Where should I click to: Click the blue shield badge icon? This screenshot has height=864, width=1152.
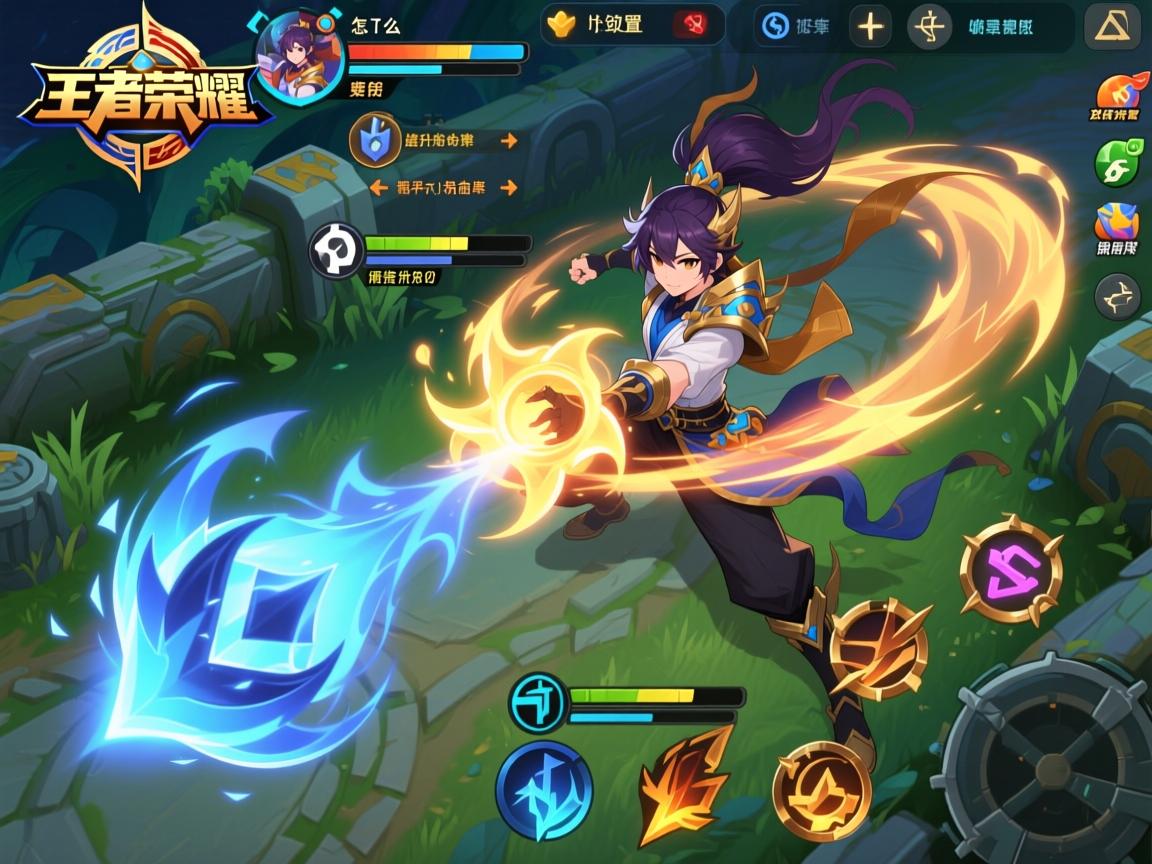point(369,141)
